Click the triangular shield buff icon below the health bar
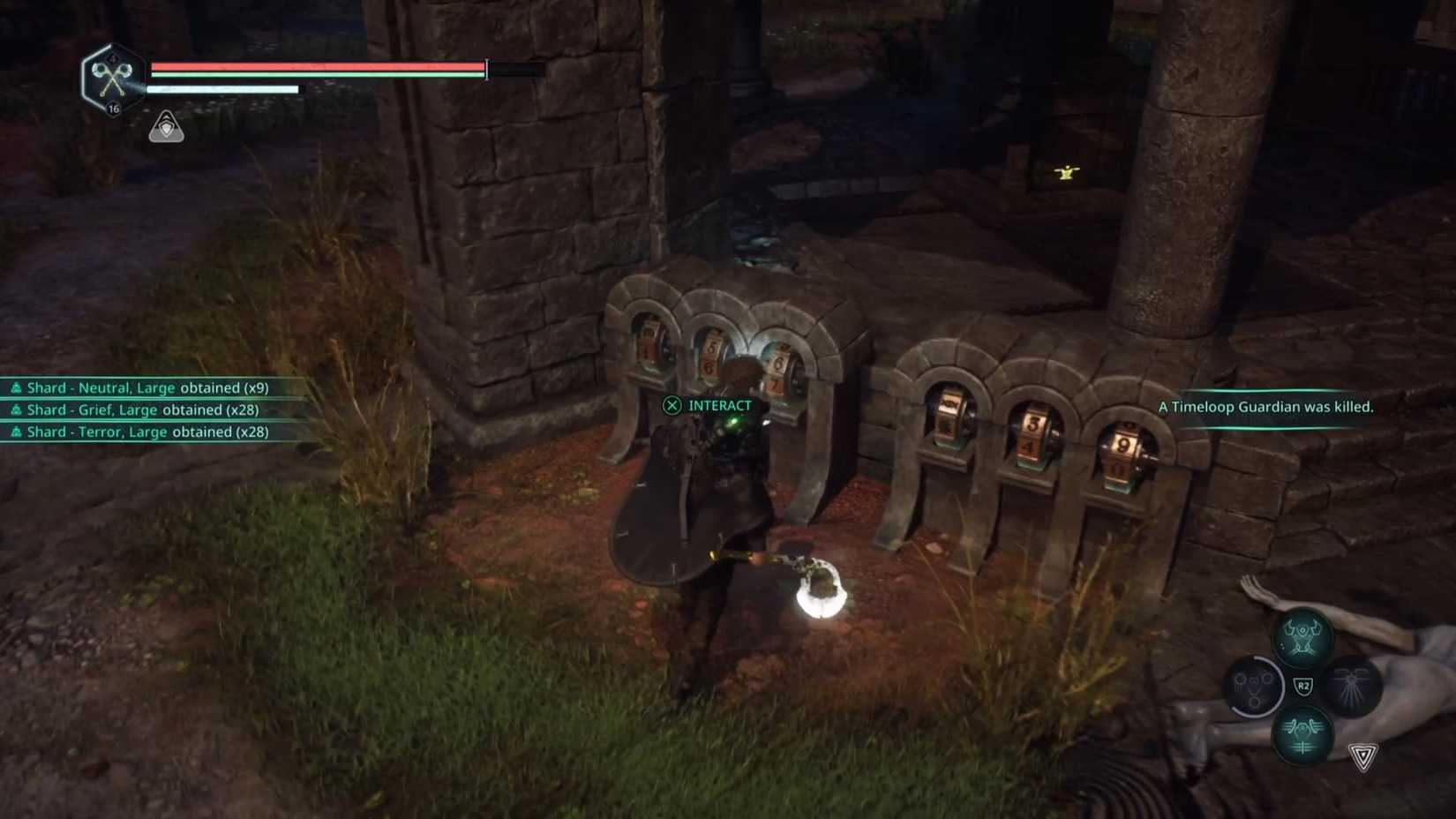Viewport: 1456px width, 819px height. (x=167, y=128)
